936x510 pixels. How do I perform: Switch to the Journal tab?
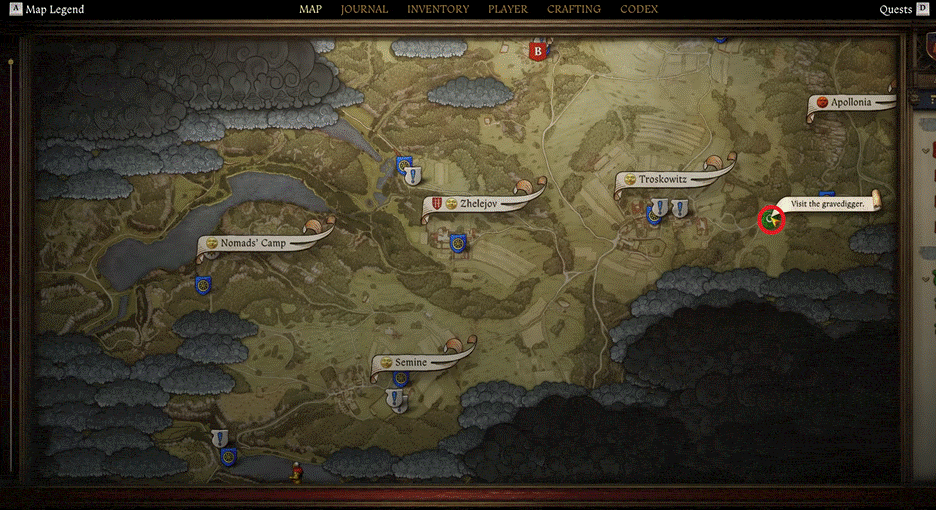point(364,10)
